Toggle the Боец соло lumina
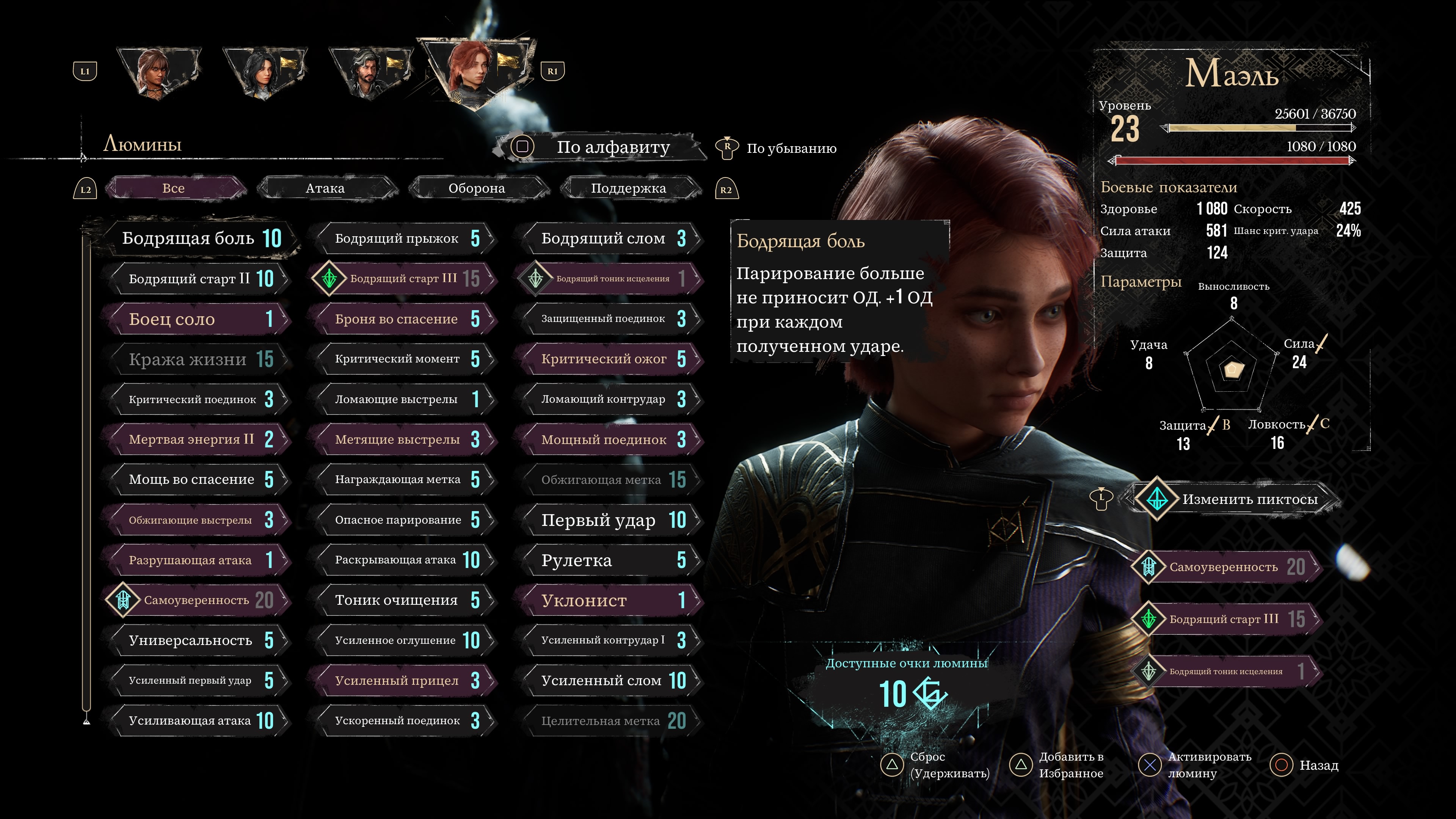The width and height of the screenshot is (1456, 819). [x=198, y=319]
